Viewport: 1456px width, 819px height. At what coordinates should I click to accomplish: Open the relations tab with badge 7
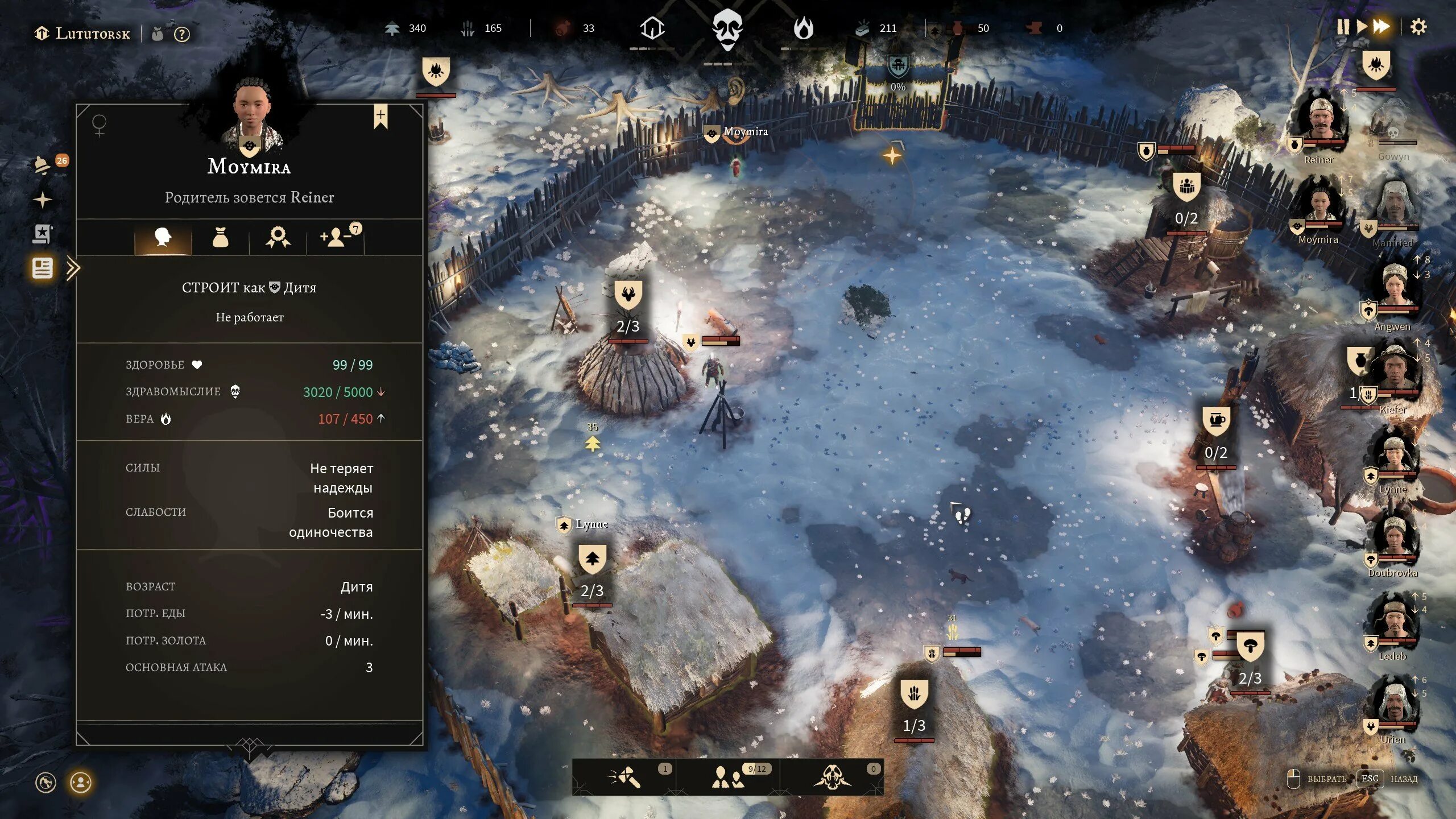pos(337,237)
